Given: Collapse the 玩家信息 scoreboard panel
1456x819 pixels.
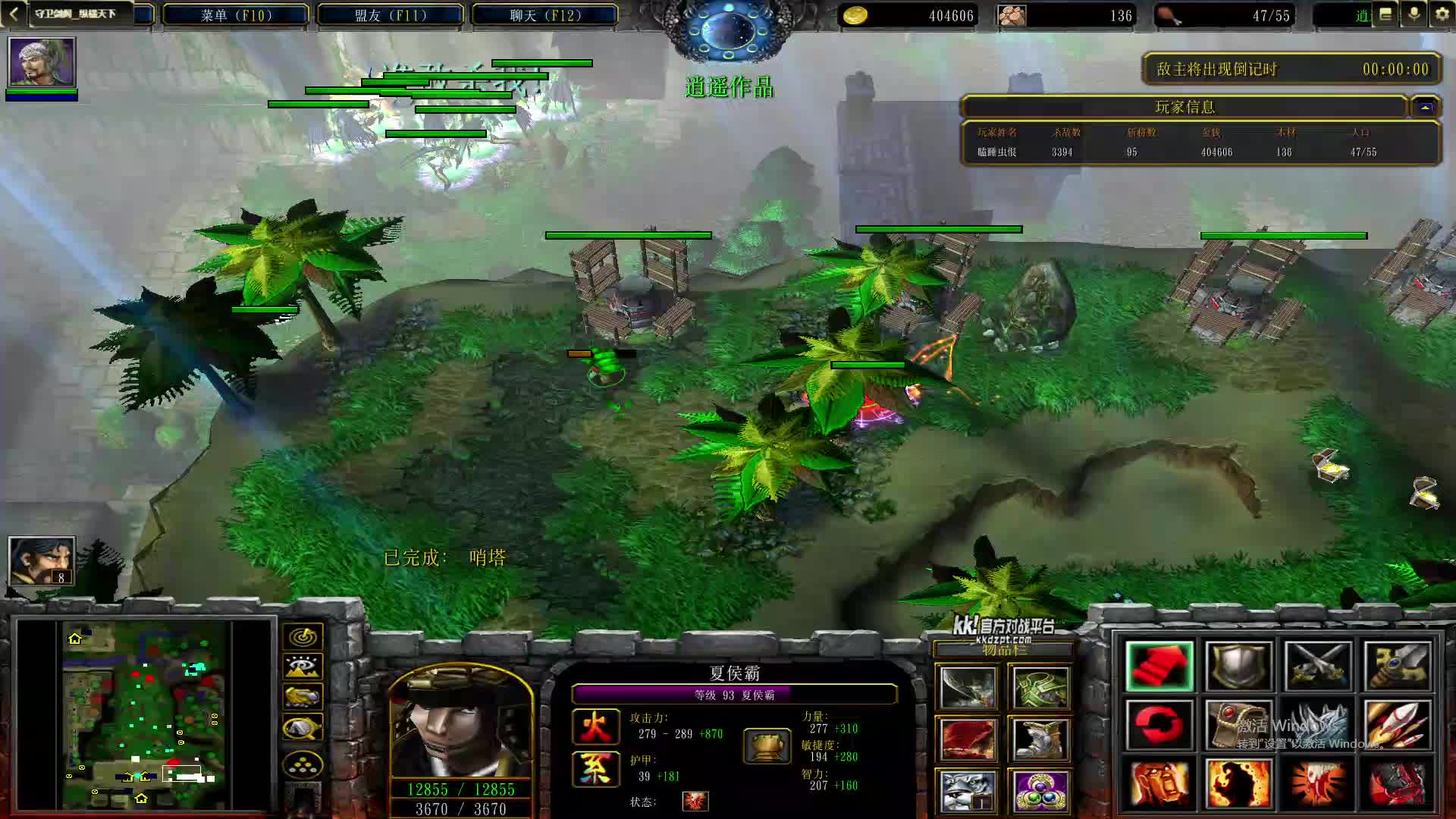Looking at the screenshot, I should tap(1425, 108).
